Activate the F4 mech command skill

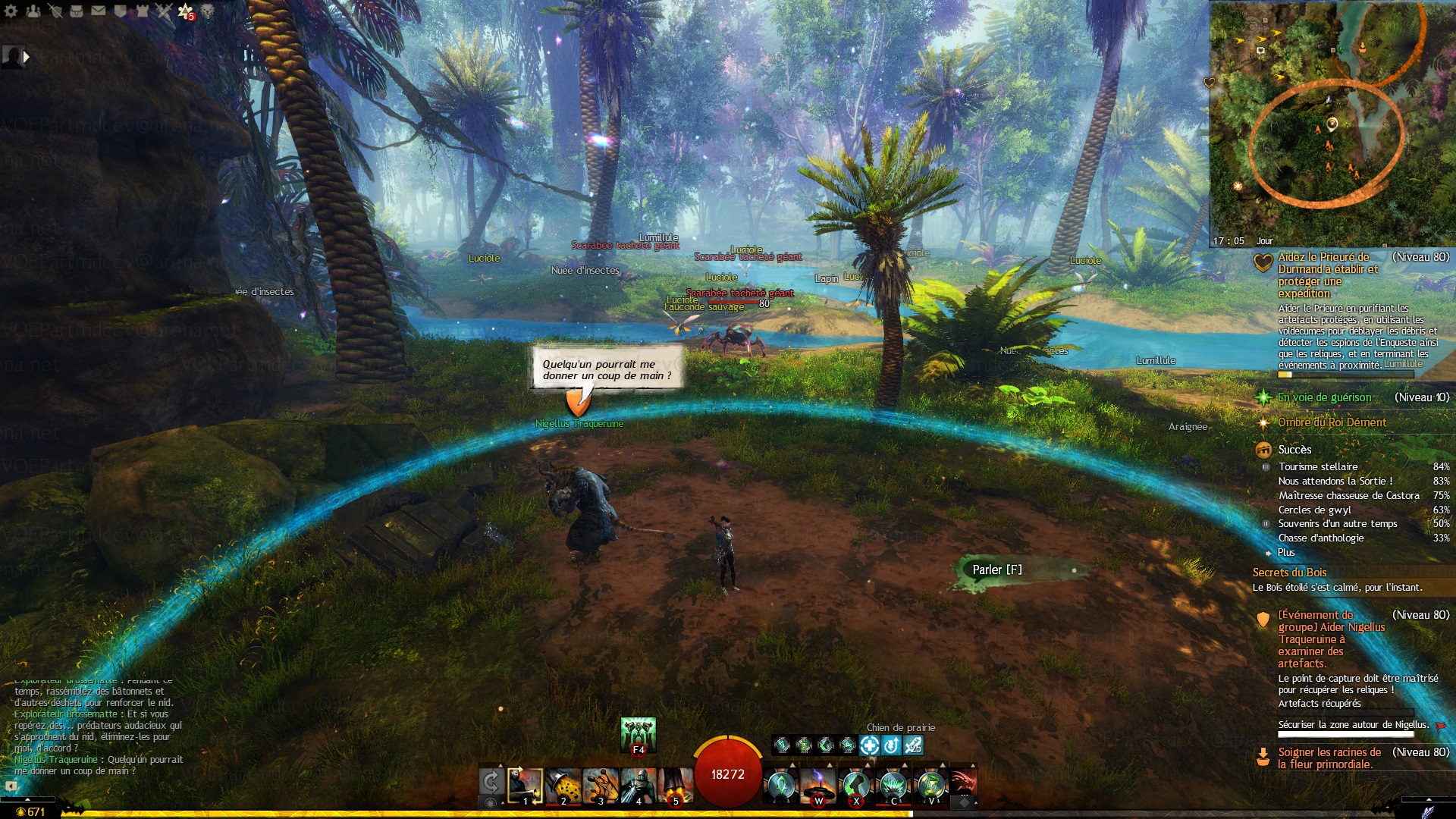coord(638,736)
